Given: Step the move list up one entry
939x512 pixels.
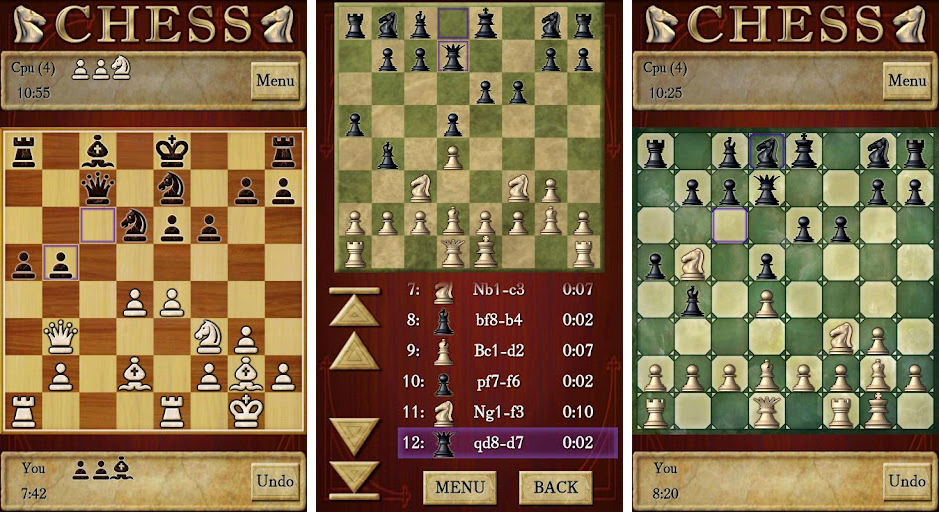Looking at the screenshot, I should pos(355,353).
